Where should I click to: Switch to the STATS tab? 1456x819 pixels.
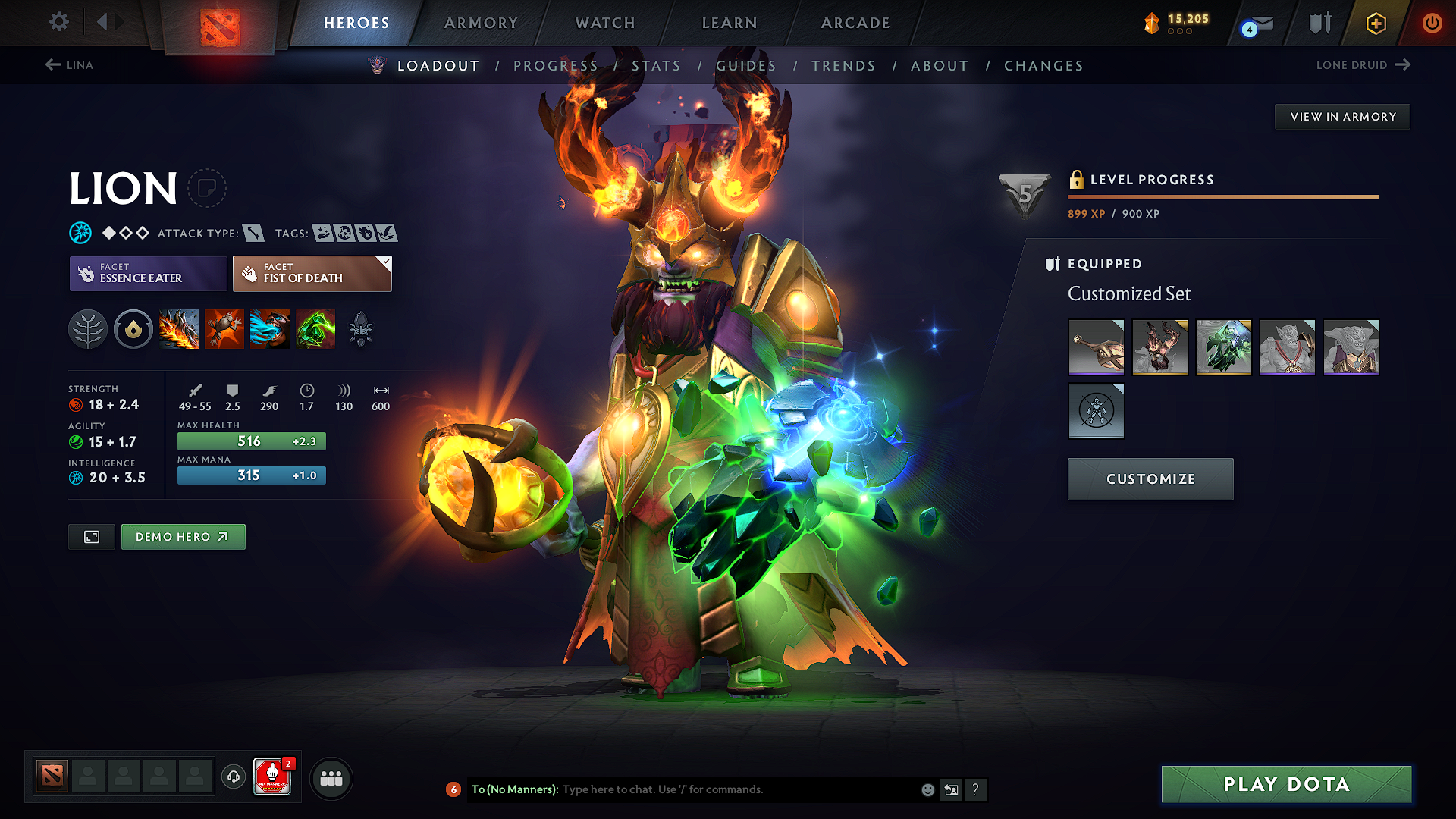click(657, 66)
